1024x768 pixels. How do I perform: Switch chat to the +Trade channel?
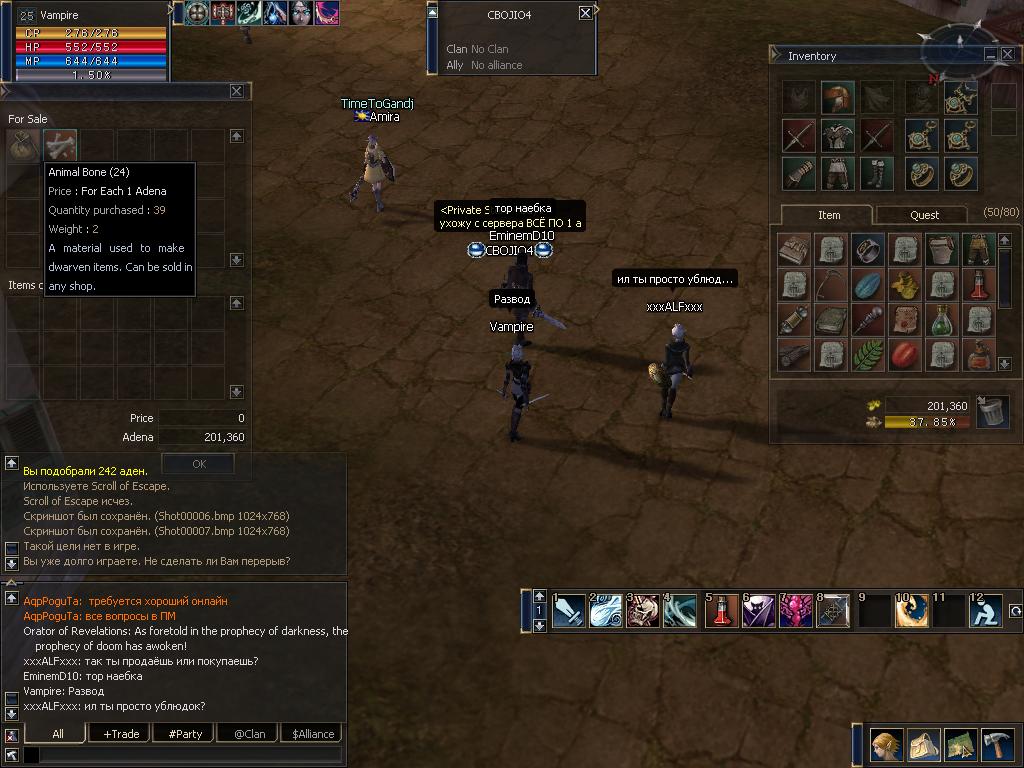point(121,733)
